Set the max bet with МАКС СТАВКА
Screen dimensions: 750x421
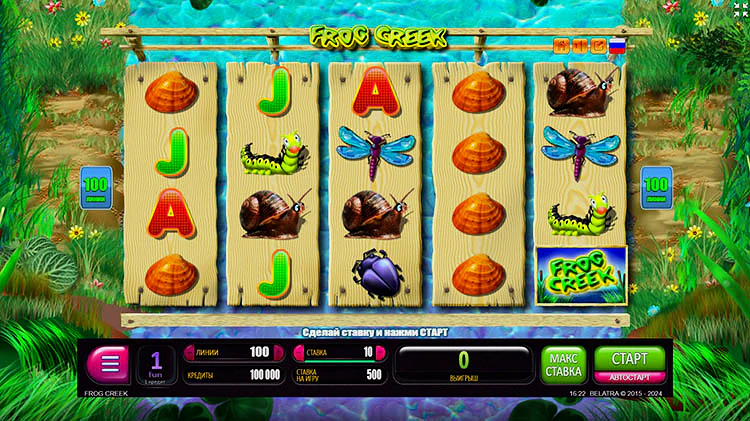coord(564,365)
